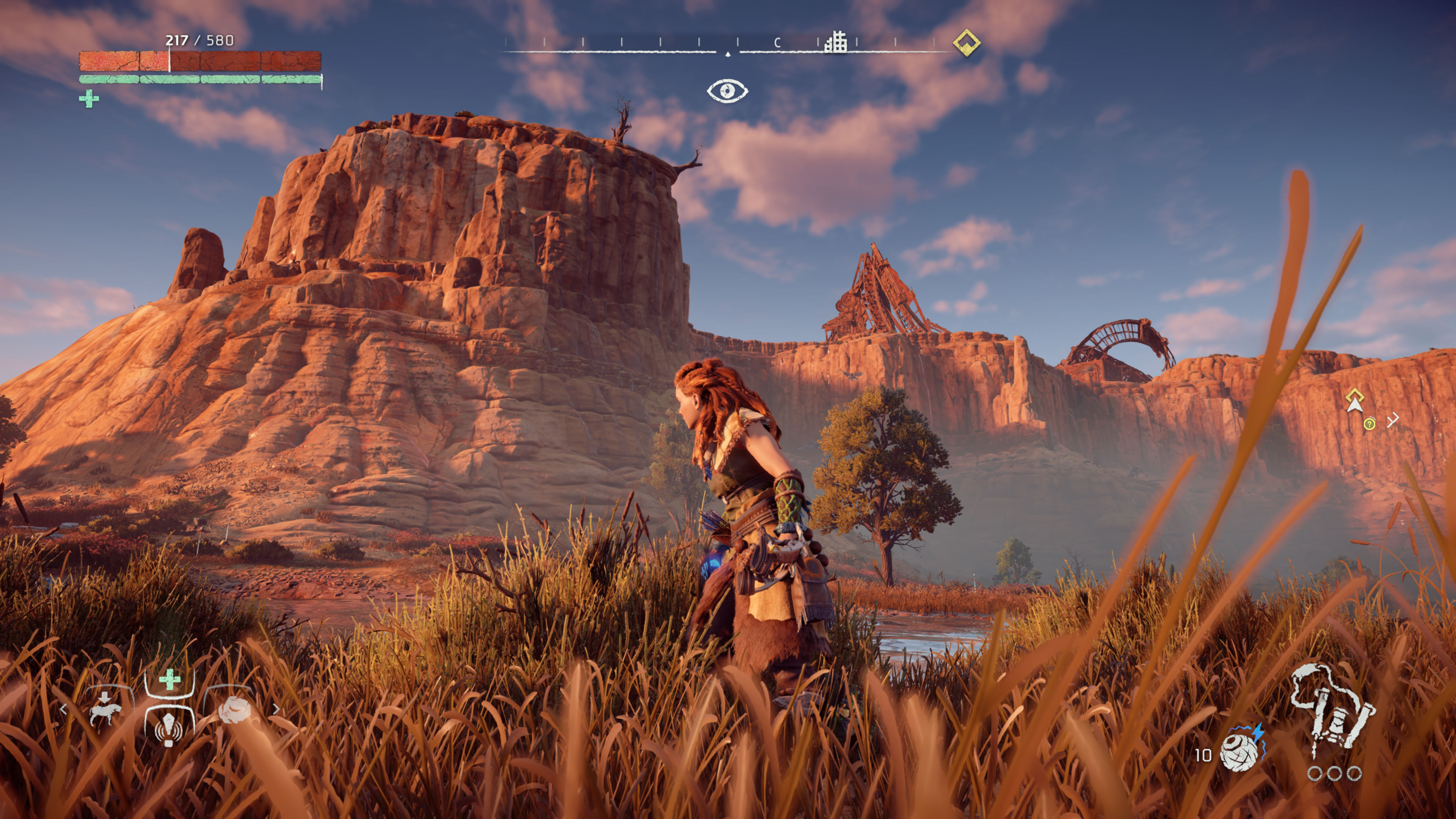Image resolution: width=1456 pixels, height=819 pixels.
Task: Cycle quick items with the right arrow
Action: point(276,709)
